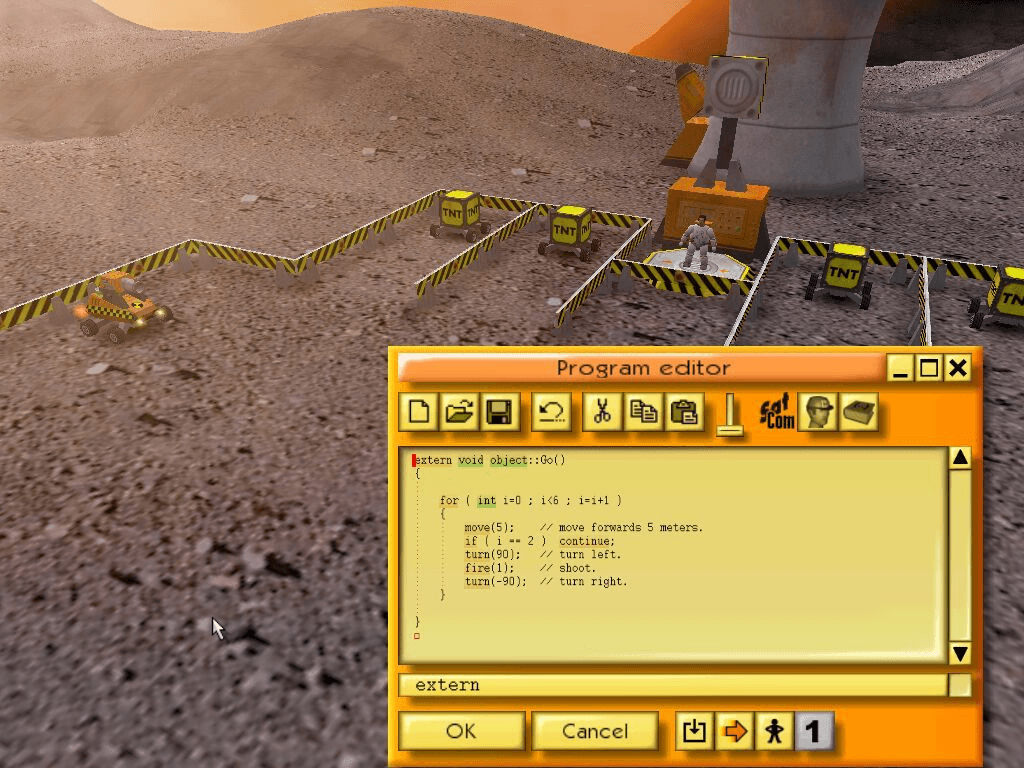Maximize the Program editor window

[x=929, y=368]
